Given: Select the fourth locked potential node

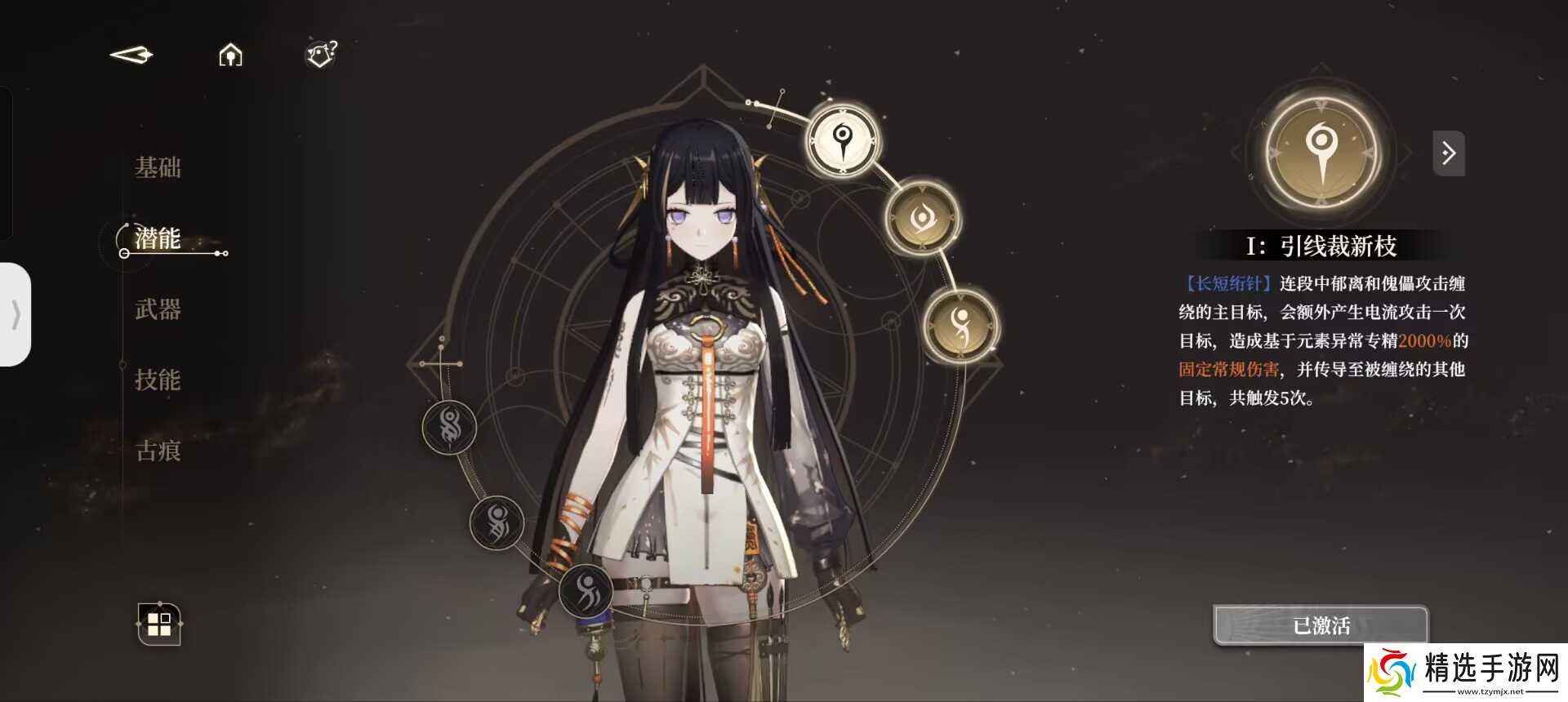Looking at the screenshot, I should pyautogui.click(x=449, y=427).
